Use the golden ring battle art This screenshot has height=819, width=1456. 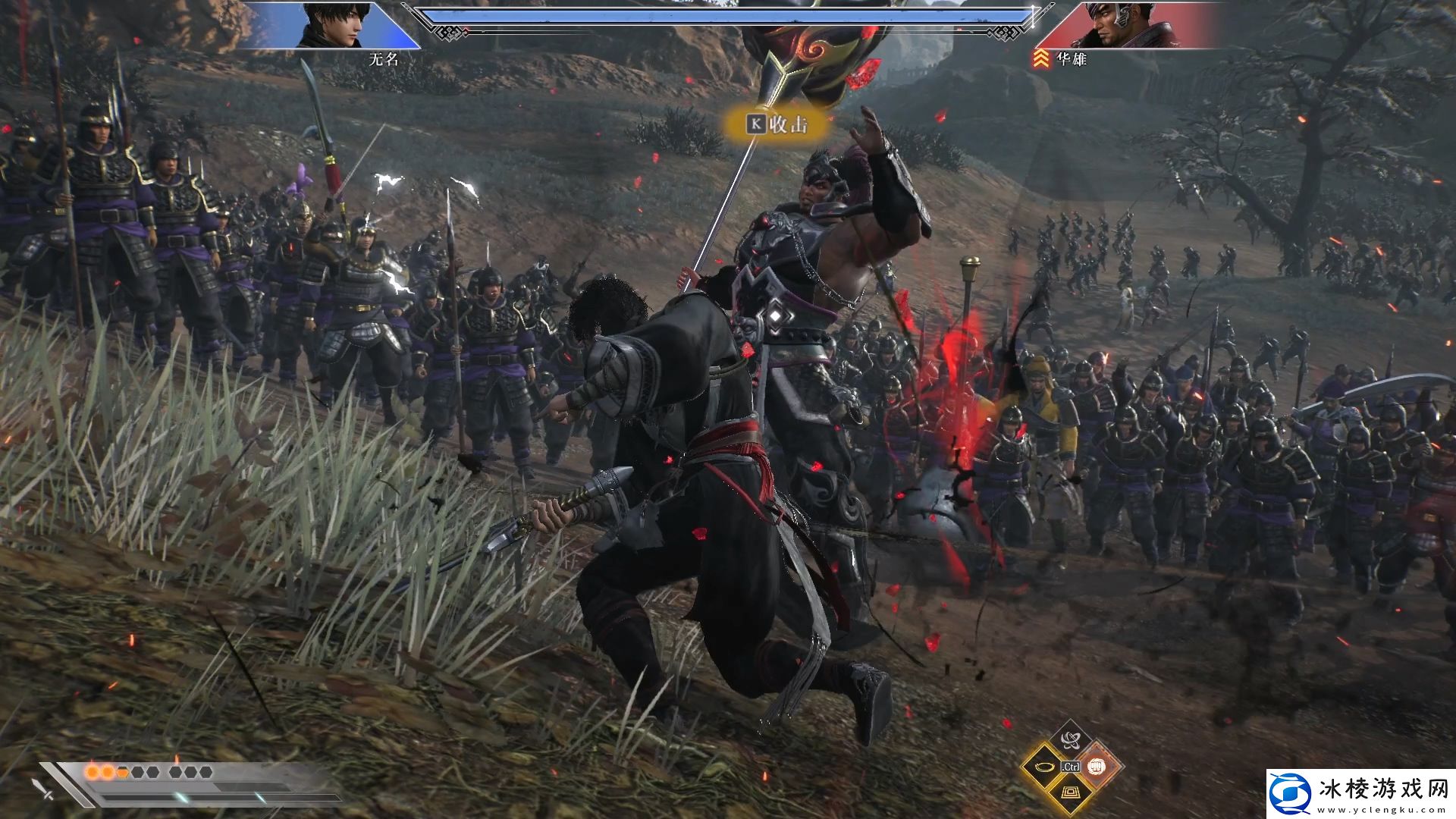[1044, 767]
